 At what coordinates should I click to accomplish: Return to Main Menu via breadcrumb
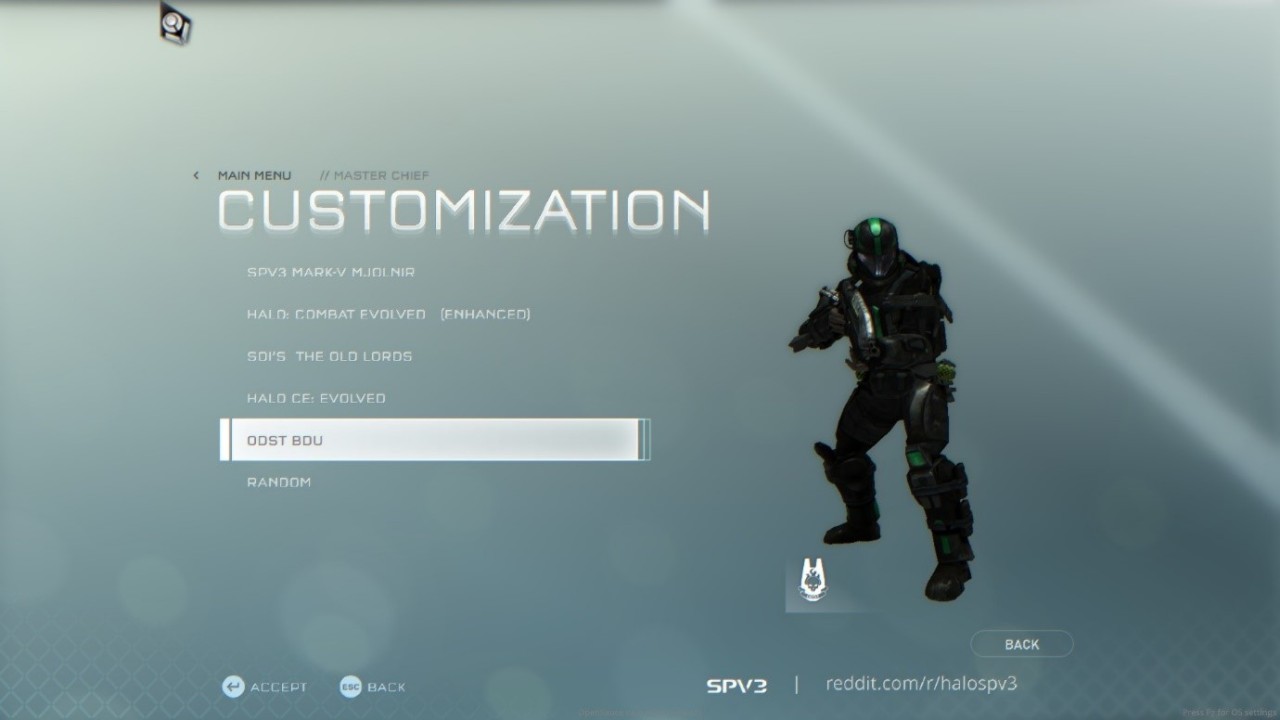(x=254, y=175)
